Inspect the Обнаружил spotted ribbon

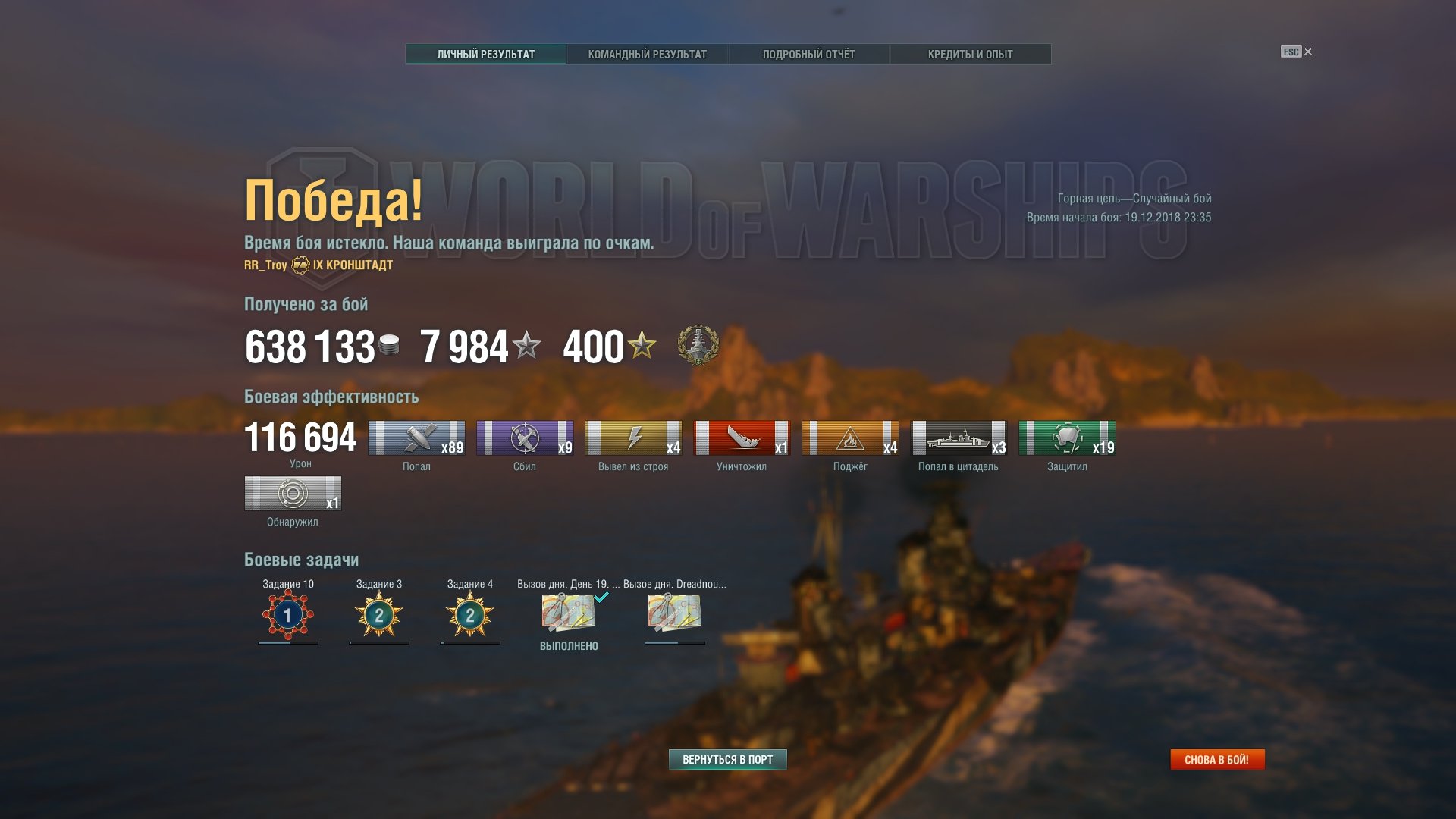pos(293,494)
